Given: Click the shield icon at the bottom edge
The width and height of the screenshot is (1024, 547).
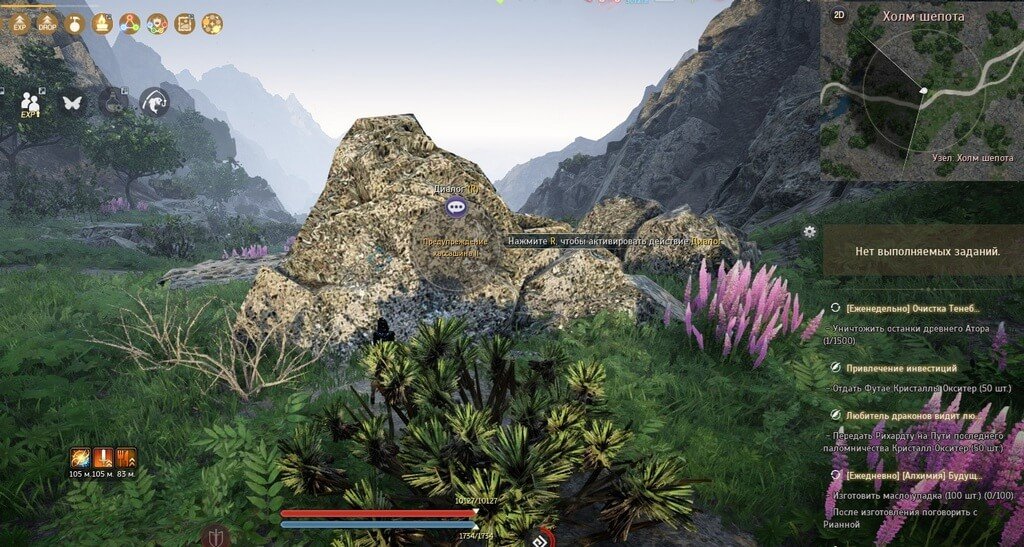Looking at the screenshot, I should click(x=215, y=536).
